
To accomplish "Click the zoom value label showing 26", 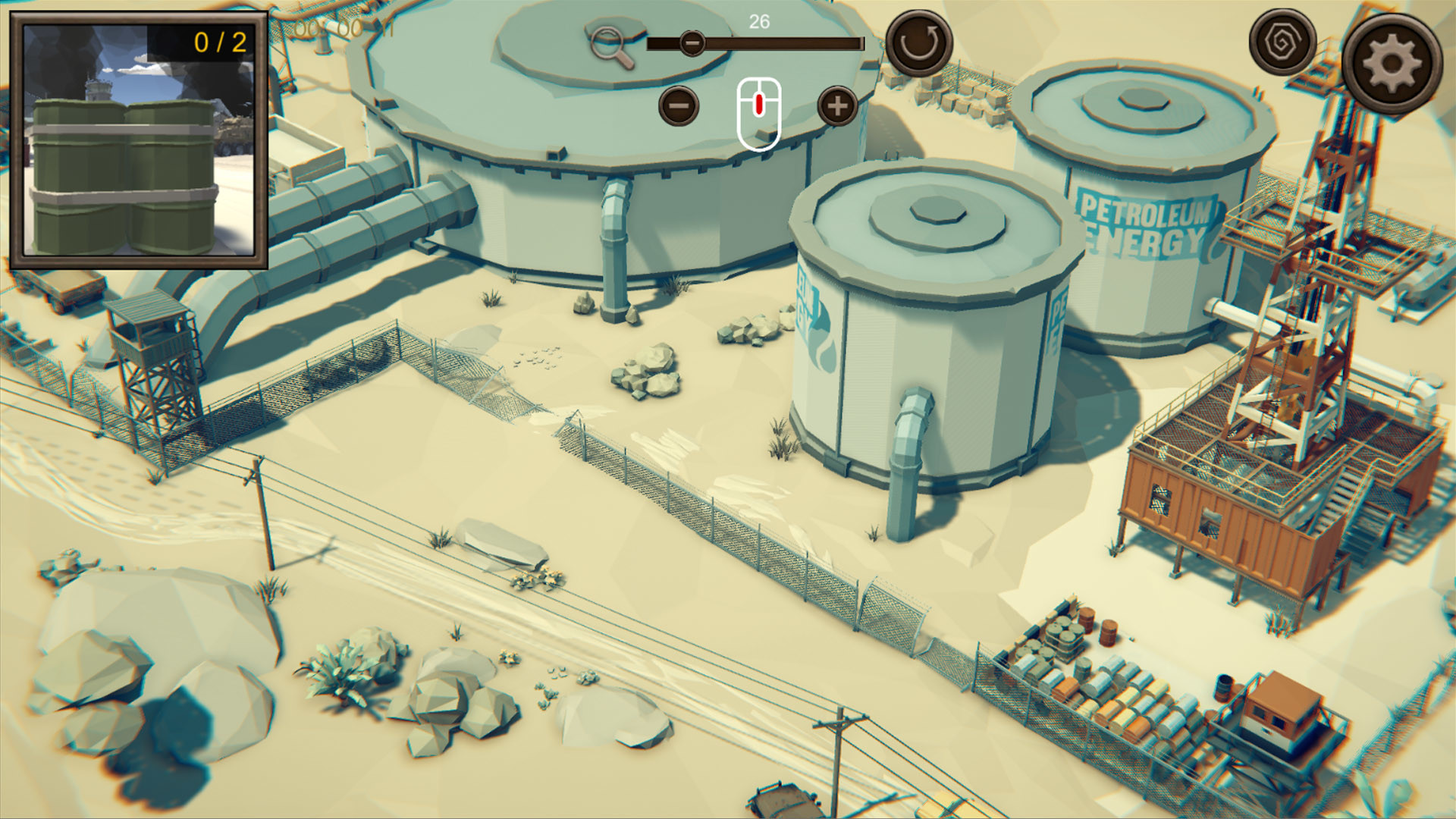I will pyautogui.click(x=758, y=20).
